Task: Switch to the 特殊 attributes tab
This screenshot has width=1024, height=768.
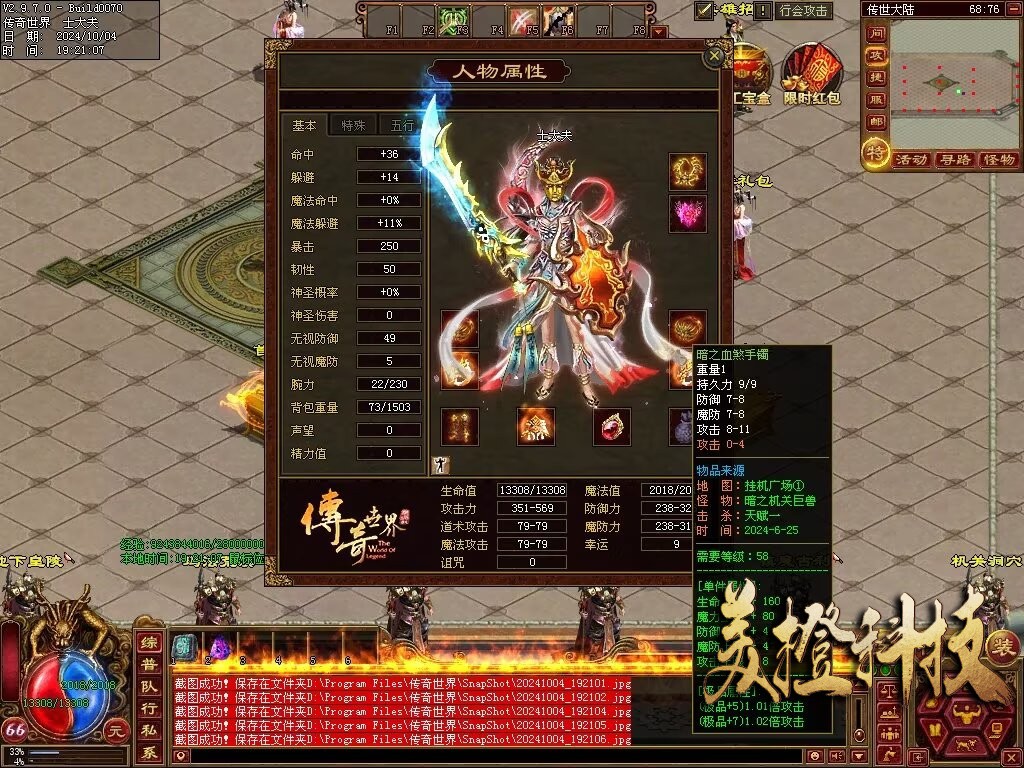Action: coord(353,125)
